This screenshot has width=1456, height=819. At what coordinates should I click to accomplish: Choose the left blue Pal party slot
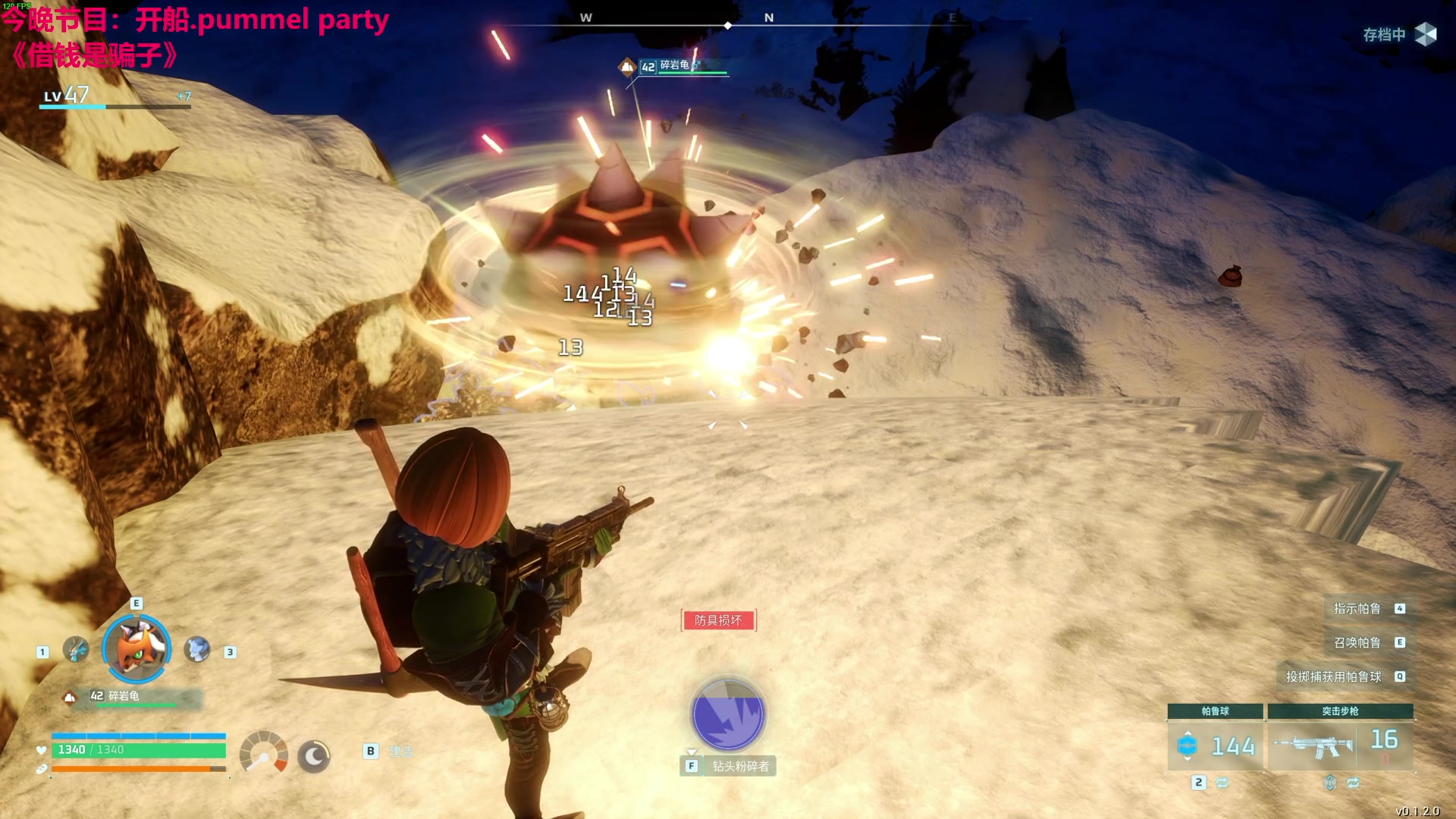pyautogui.click(x=75, y=649)
